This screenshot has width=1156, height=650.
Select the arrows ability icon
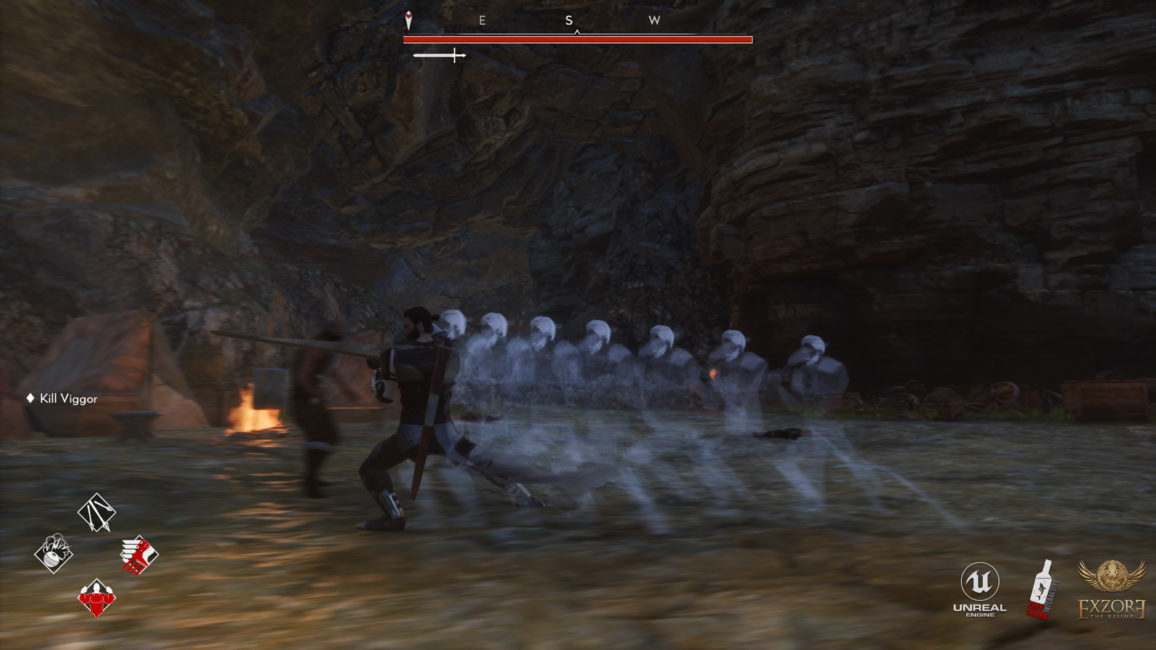pos(97,513)
